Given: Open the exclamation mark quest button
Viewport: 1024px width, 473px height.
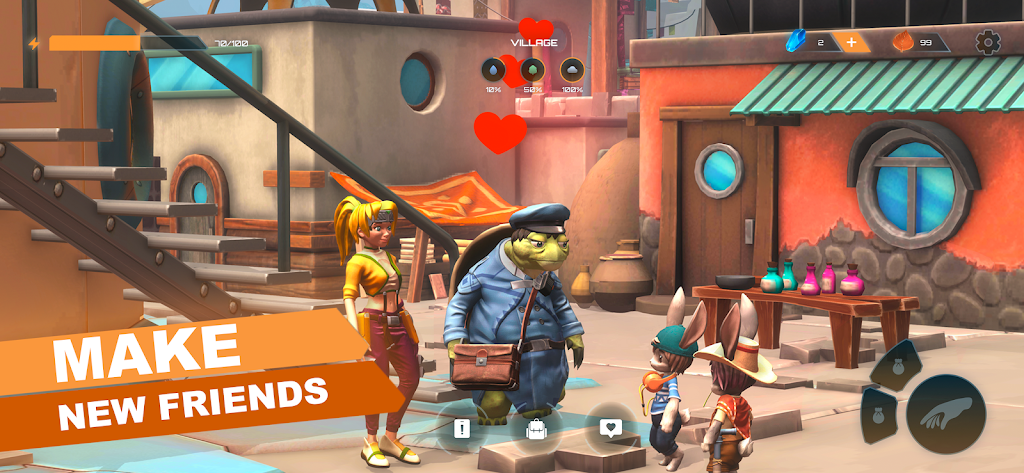Looking at the screenshot, I should pyautogui.click(x=461, y=429).
